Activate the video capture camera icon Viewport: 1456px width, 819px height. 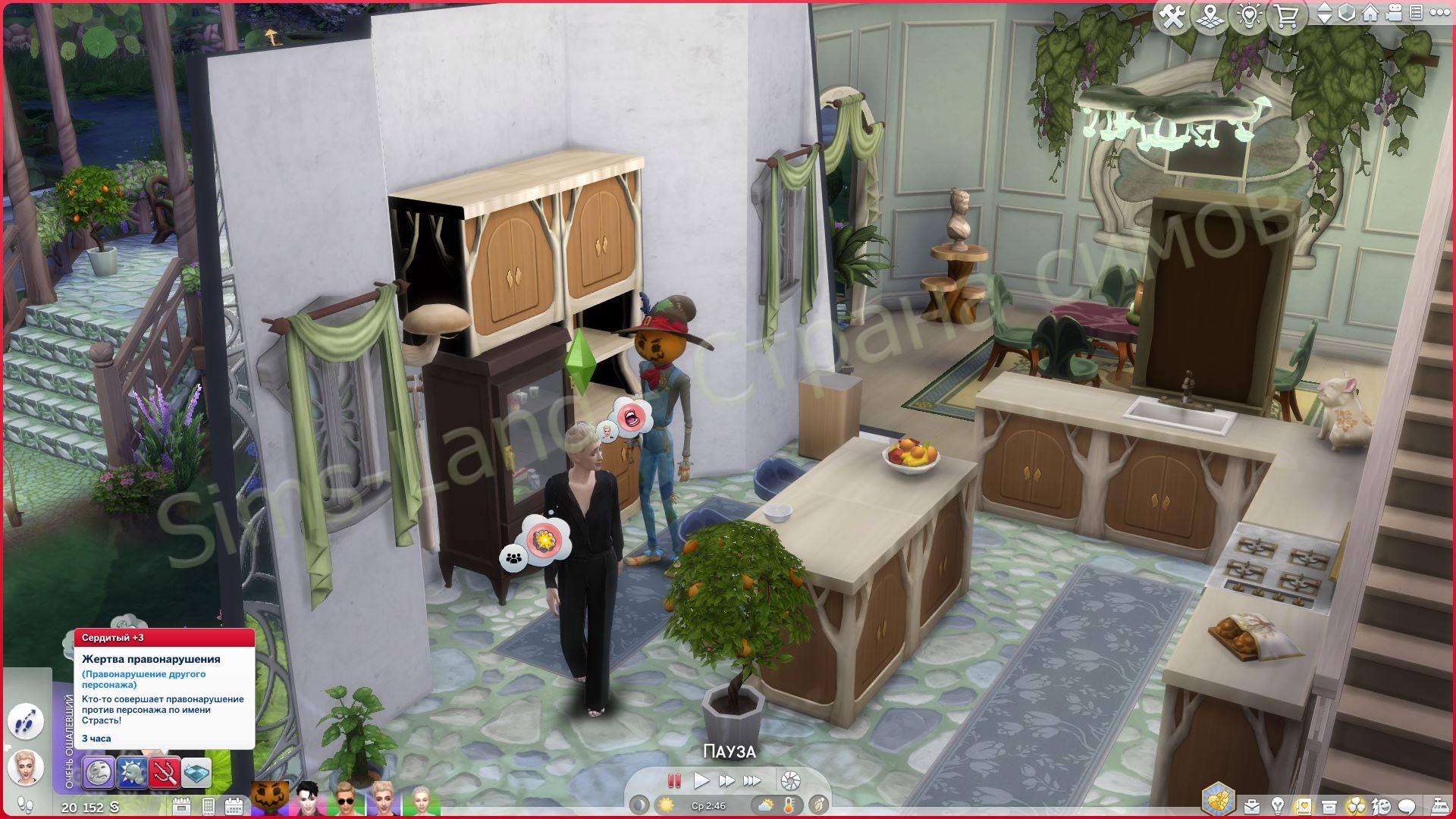tap(1394, 14)
